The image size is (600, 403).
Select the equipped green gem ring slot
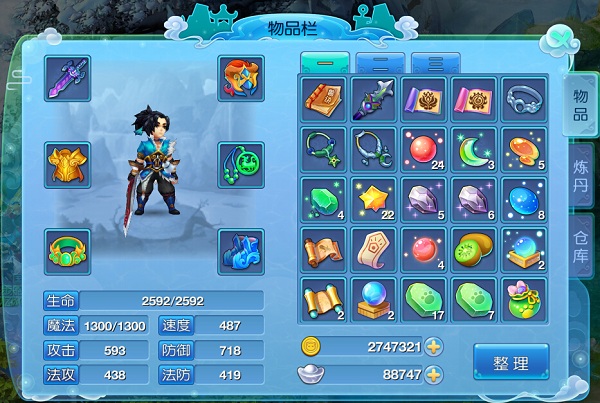click(68, 249)
